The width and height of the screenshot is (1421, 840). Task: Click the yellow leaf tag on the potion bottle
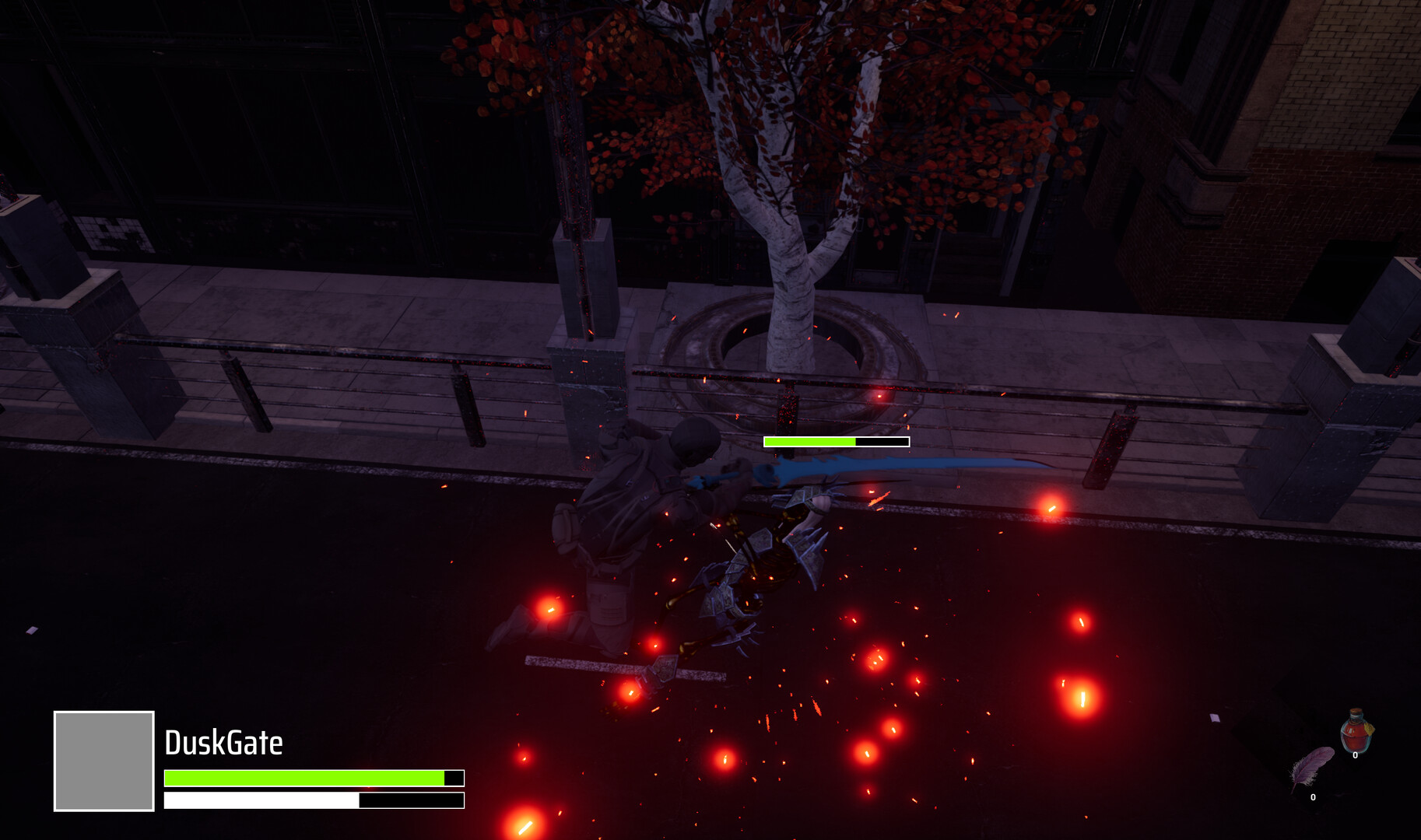tap(1370, 730)
